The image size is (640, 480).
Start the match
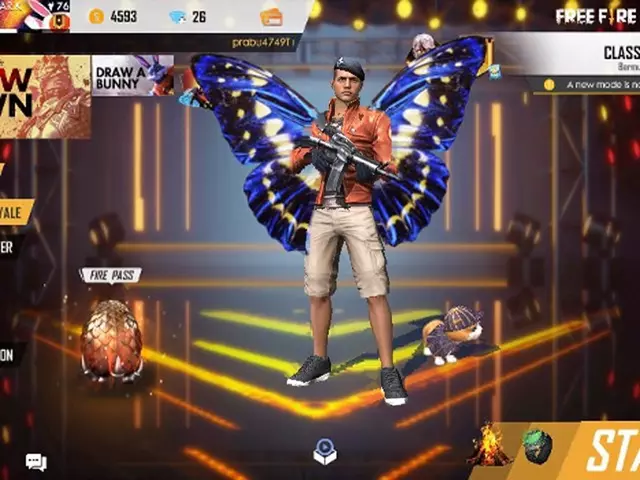click(611, 451)
